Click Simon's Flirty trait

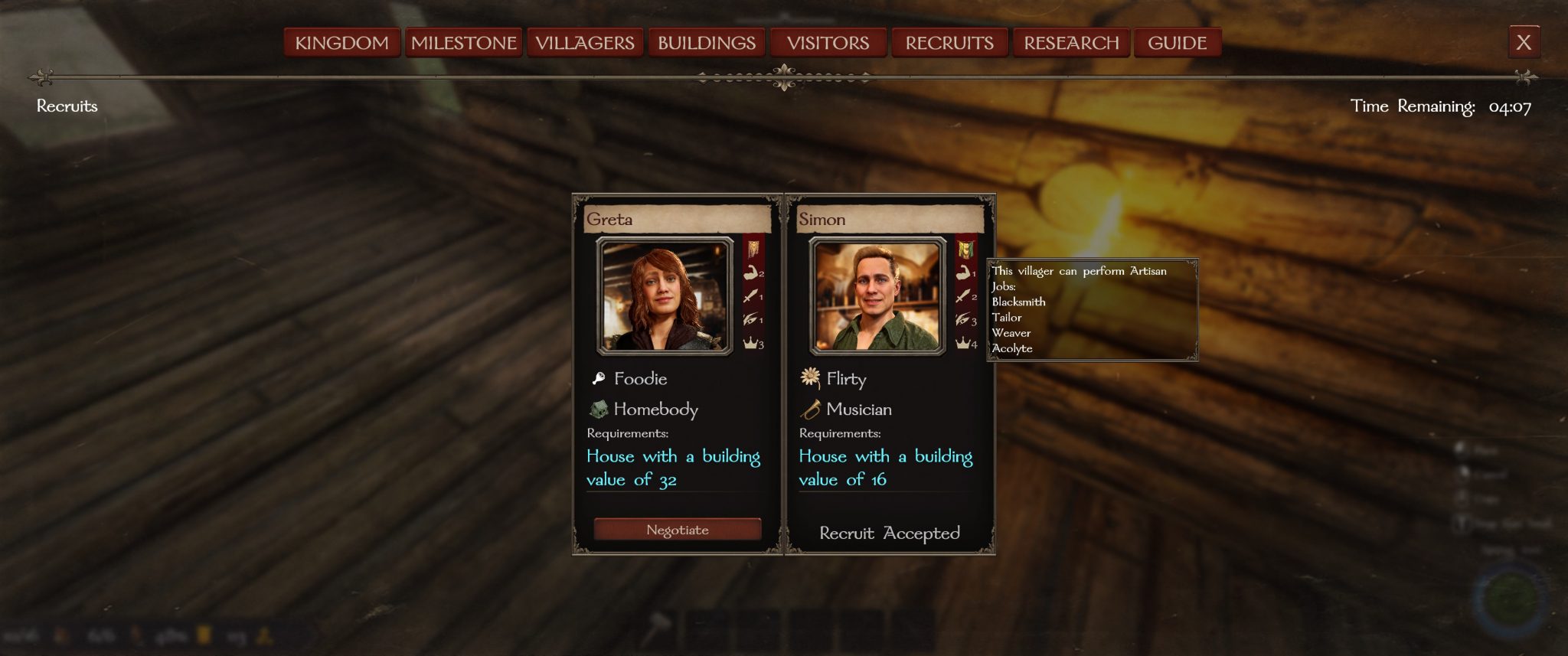[x=845, y=379]
